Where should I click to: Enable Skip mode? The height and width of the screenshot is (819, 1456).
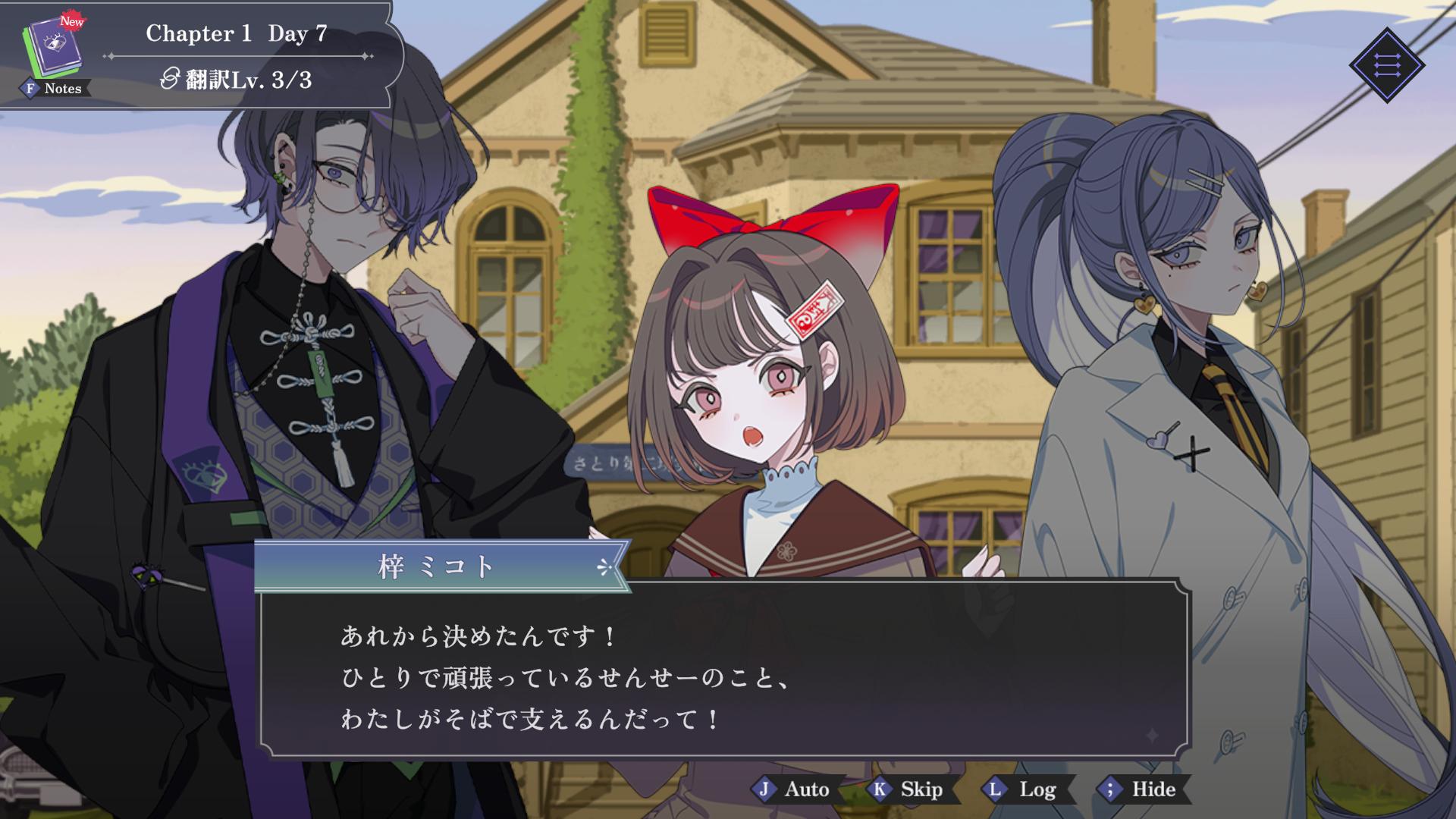[x=910, y=789]
